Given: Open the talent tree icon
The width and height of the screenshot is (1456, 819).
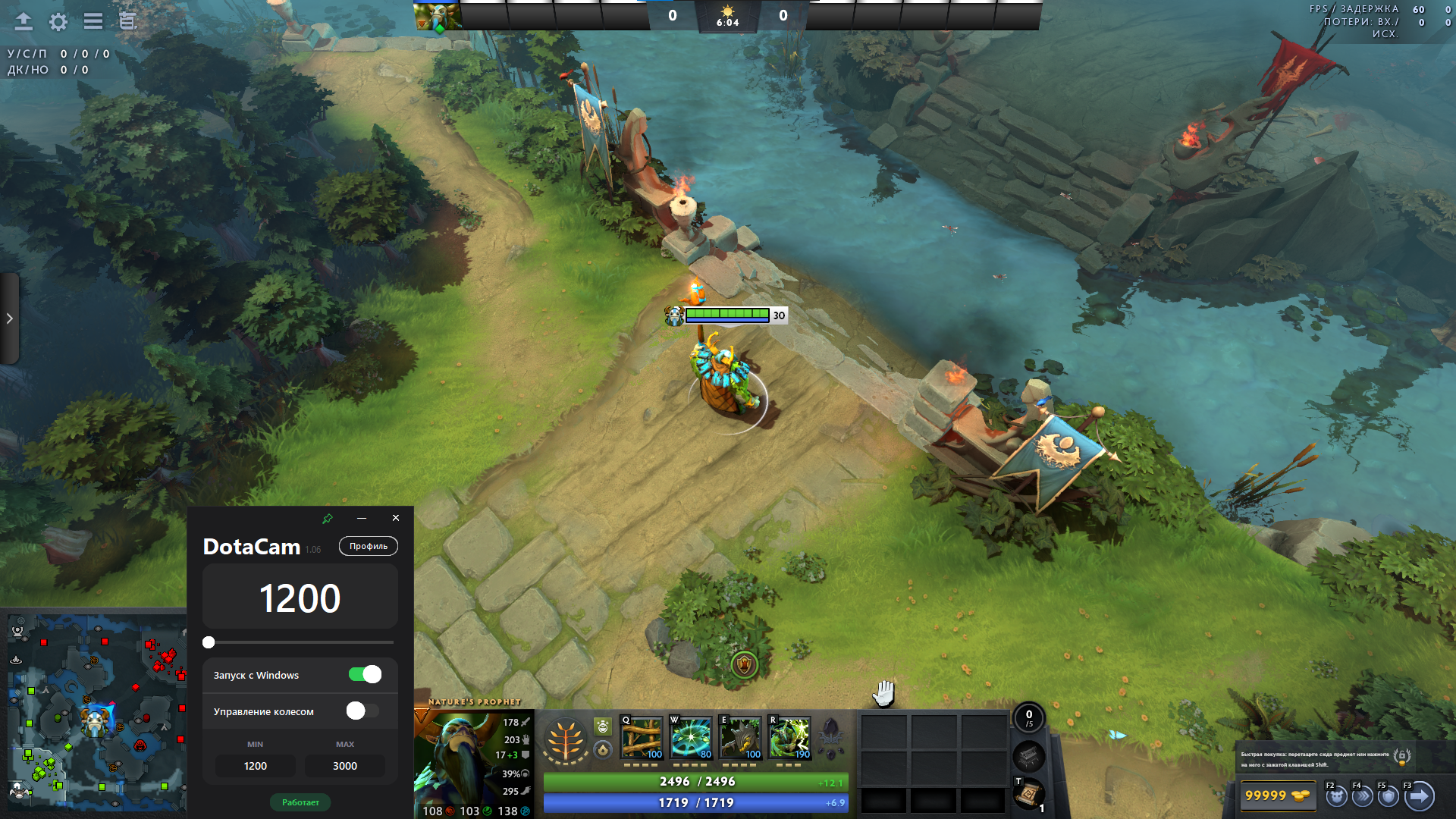Looking at the screenshot, I should click(x=566, y=740).
